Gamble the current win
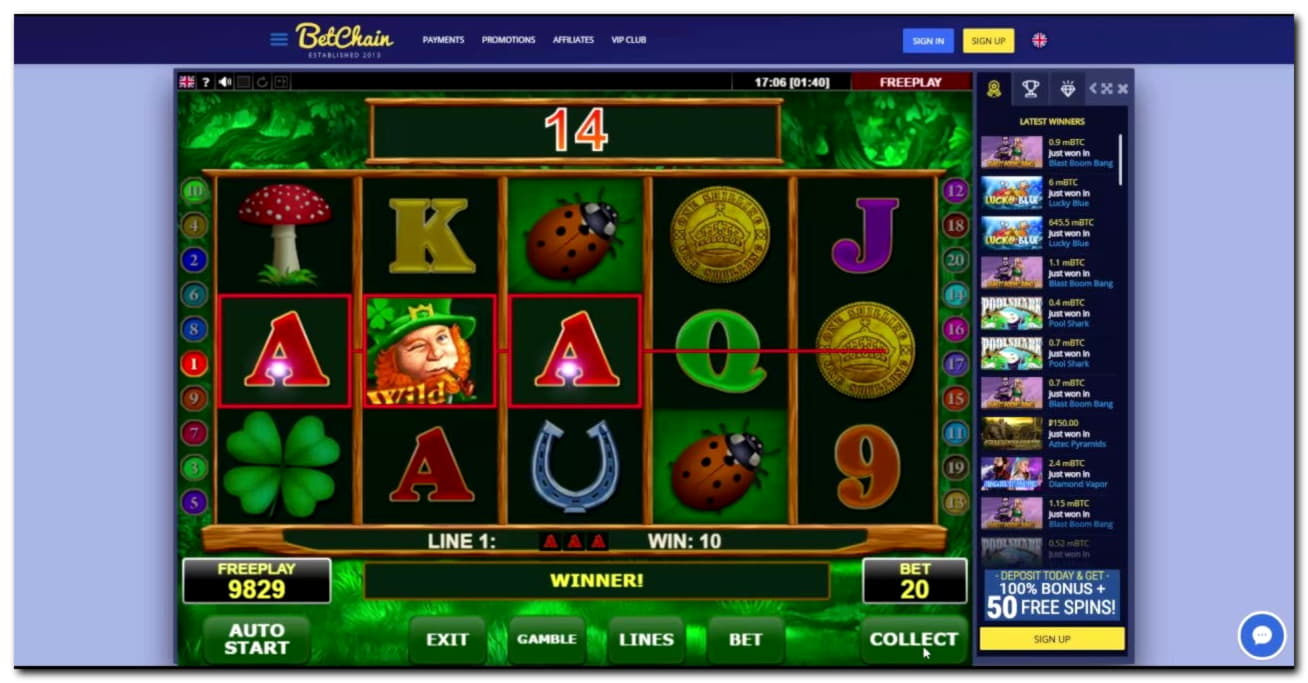Image resolution: width=1308 pixels, height=683 pixels. [546, 640]
